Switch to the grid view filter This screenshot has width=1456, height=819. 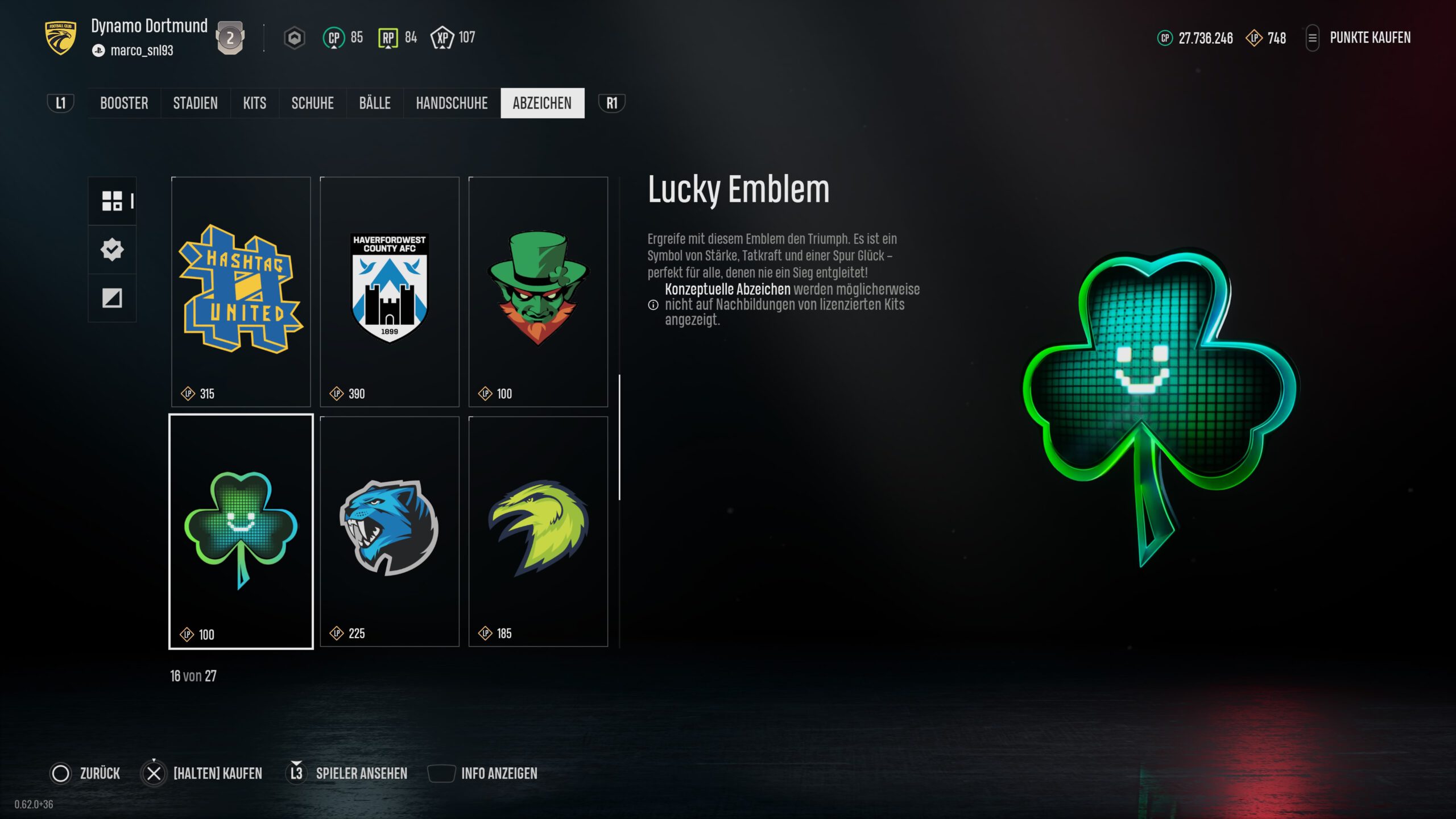(x=112, y=201)
